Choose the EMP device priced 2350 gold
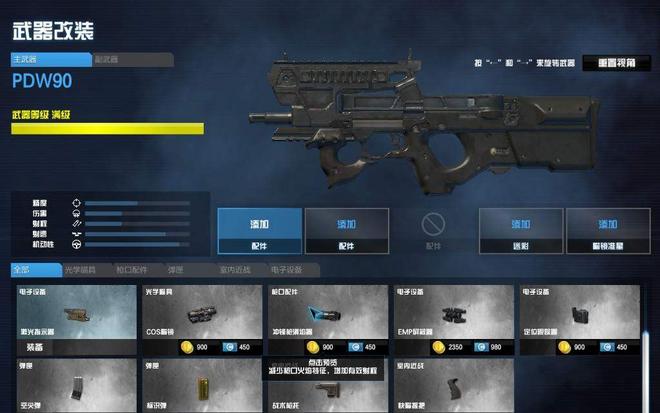This screenshot has width=660, height=413. point(451,314)
